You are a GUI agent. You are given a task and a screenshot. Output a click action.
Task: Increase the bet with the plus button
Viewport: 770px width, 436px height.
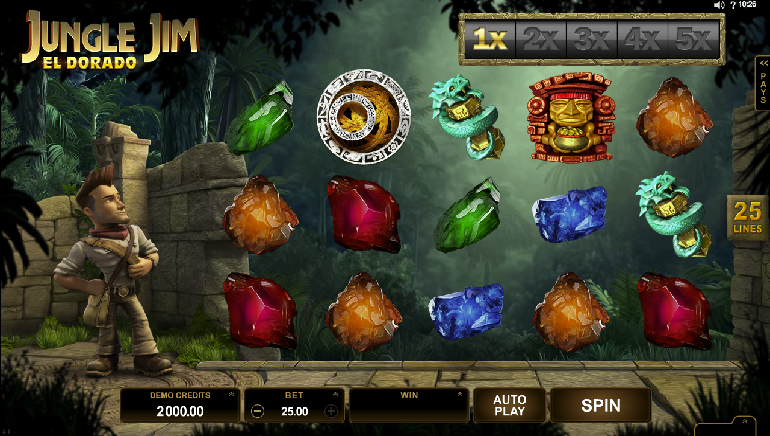pos(331,410)
